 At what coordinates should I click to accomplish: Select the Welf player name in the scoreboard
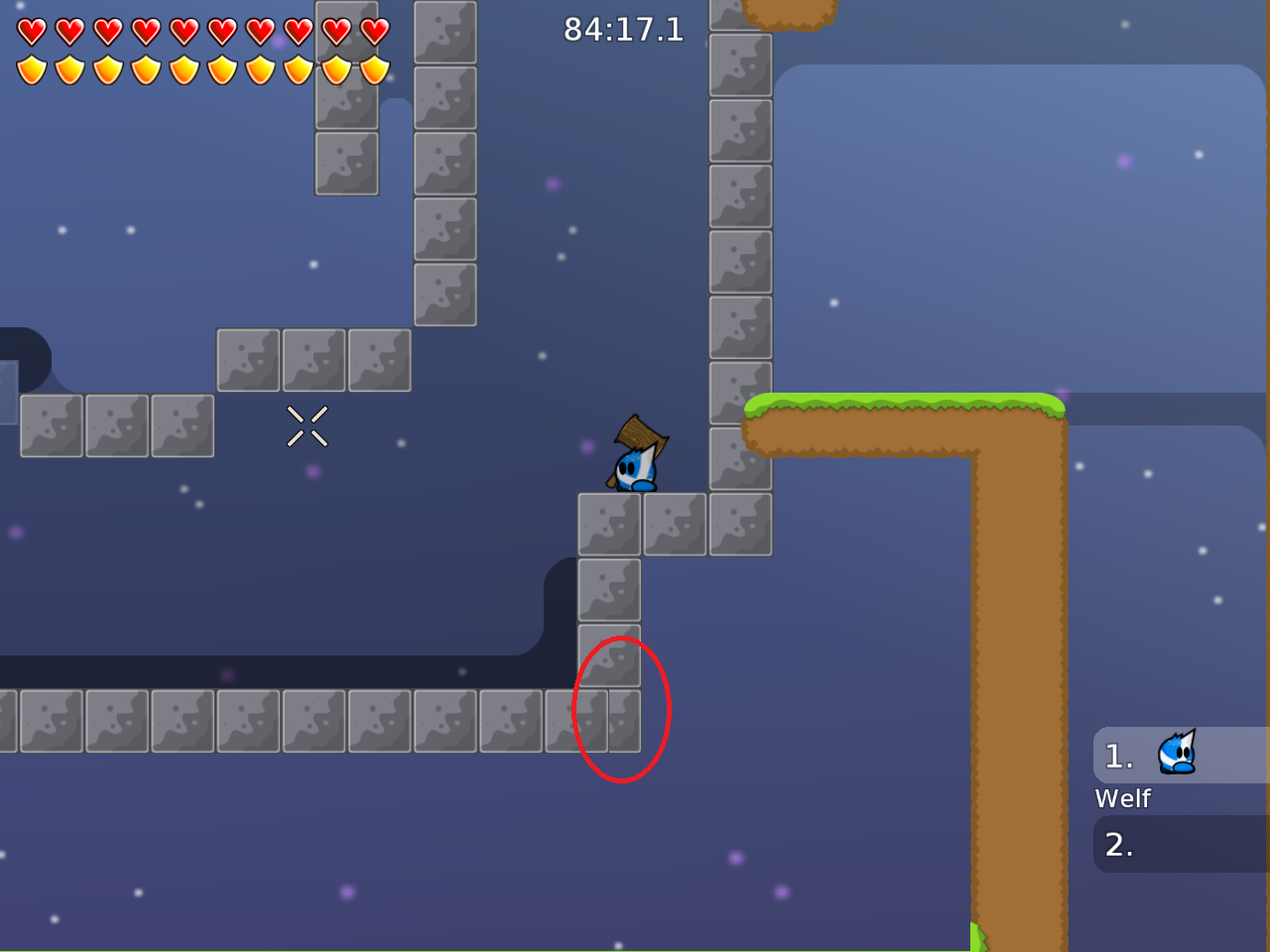pos(1123,798)
